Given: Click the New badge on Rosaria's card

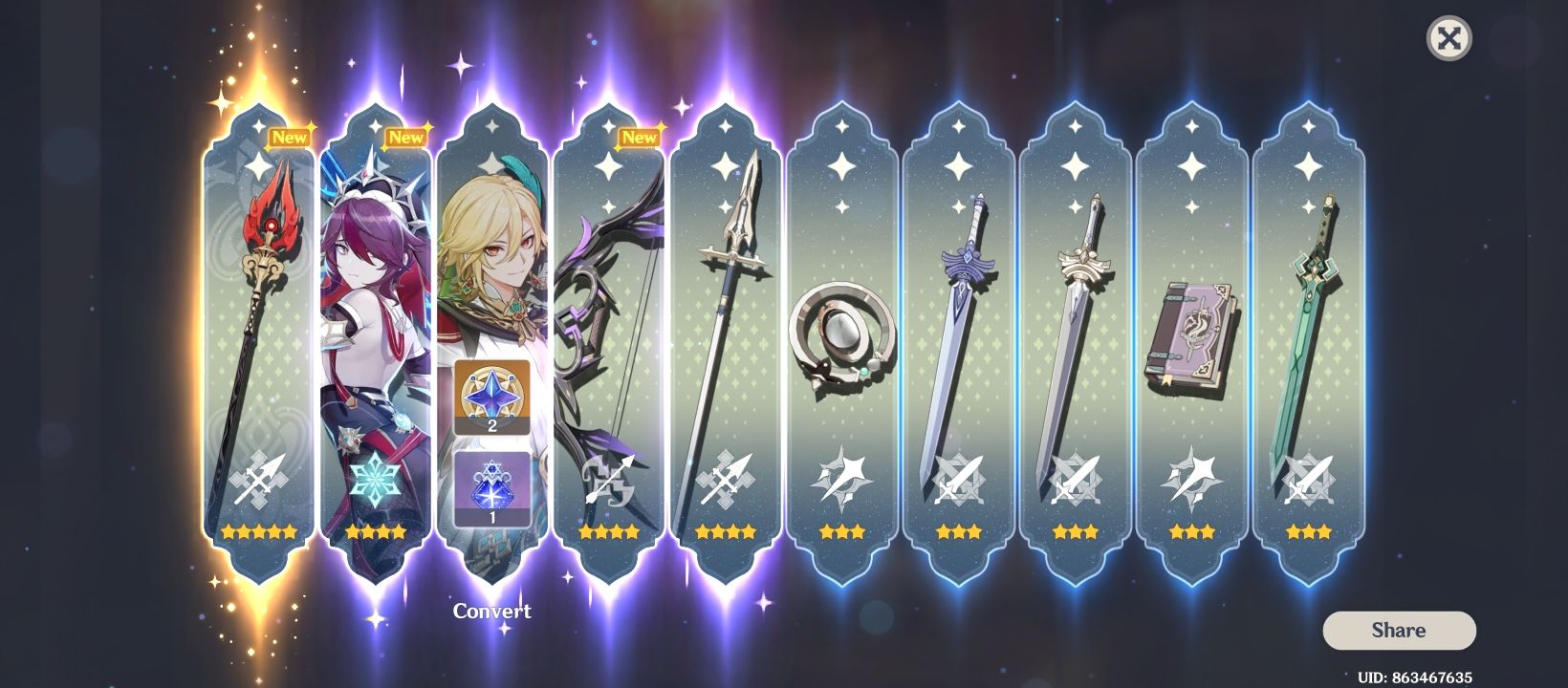Looking at the screenshot, I should click(407, 137).
